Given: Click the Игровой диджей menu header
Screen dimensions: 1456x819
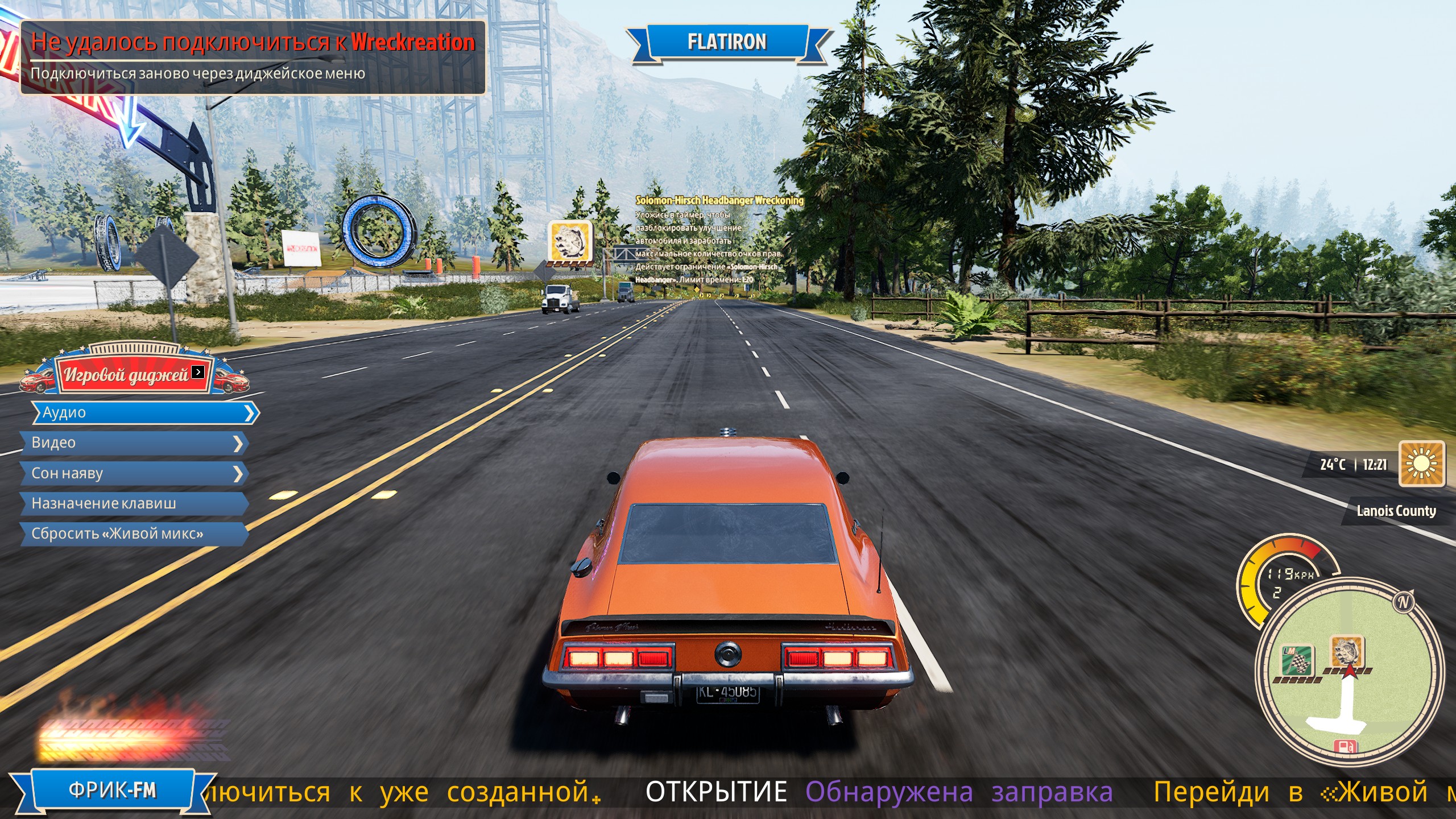Looking at the screenshot, I should [x=134, y=374].
